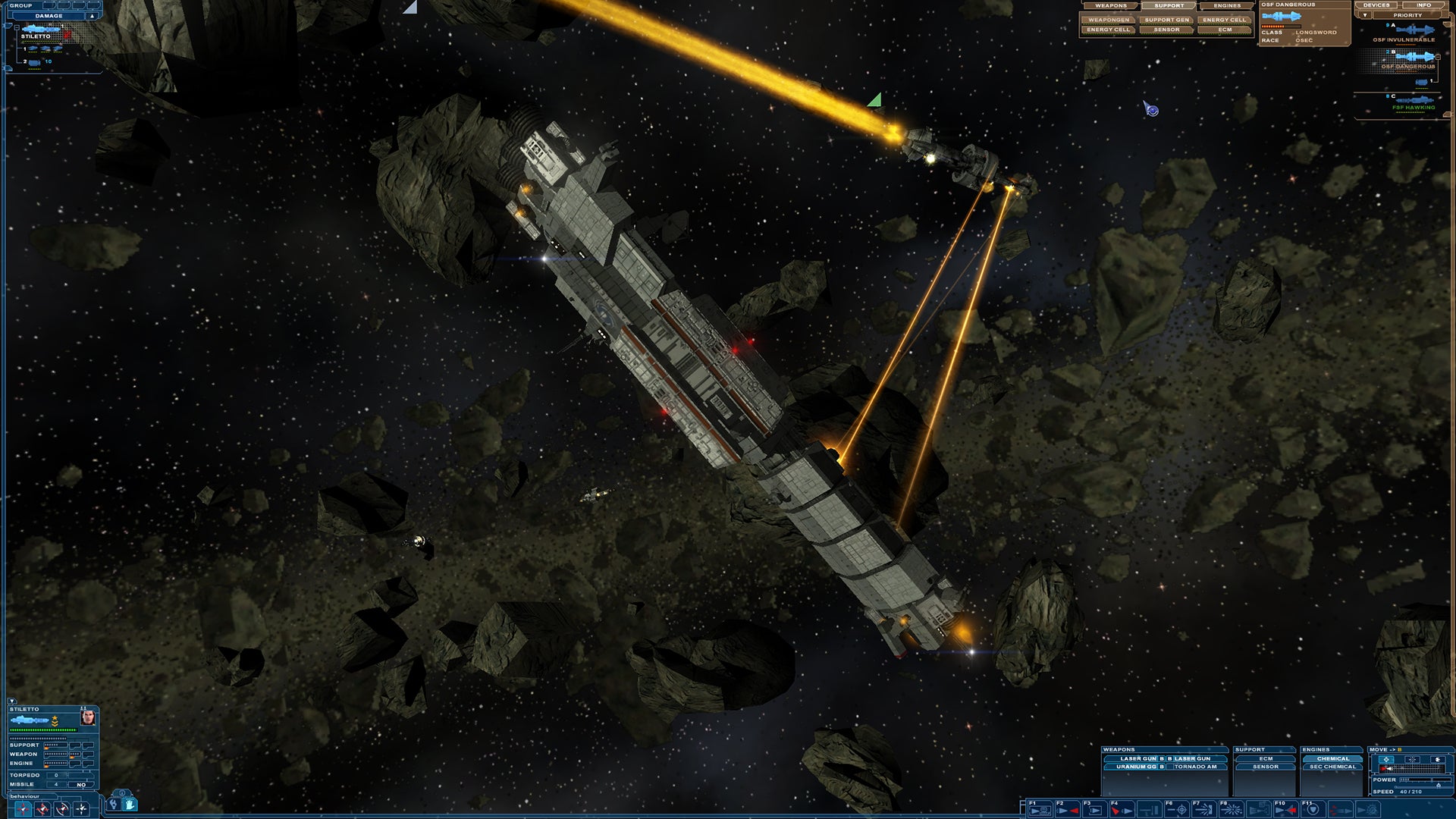Switch to the enemy Weapons tab
This screenshot has height=819, width=1456.
click(x=1110, y=6)
